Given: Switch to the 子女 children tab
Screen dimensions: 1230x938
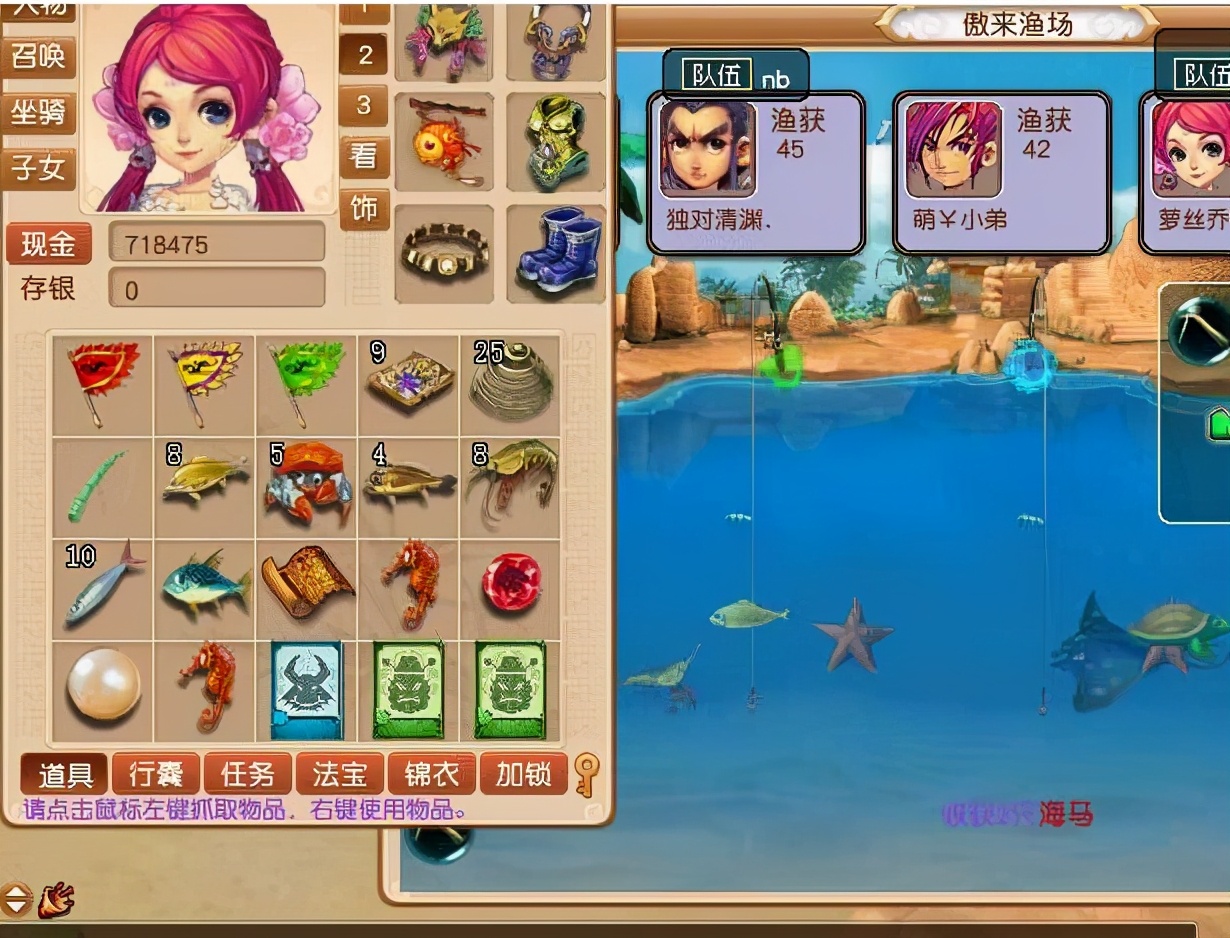Looking at the screenshot, I should [38, 167].
